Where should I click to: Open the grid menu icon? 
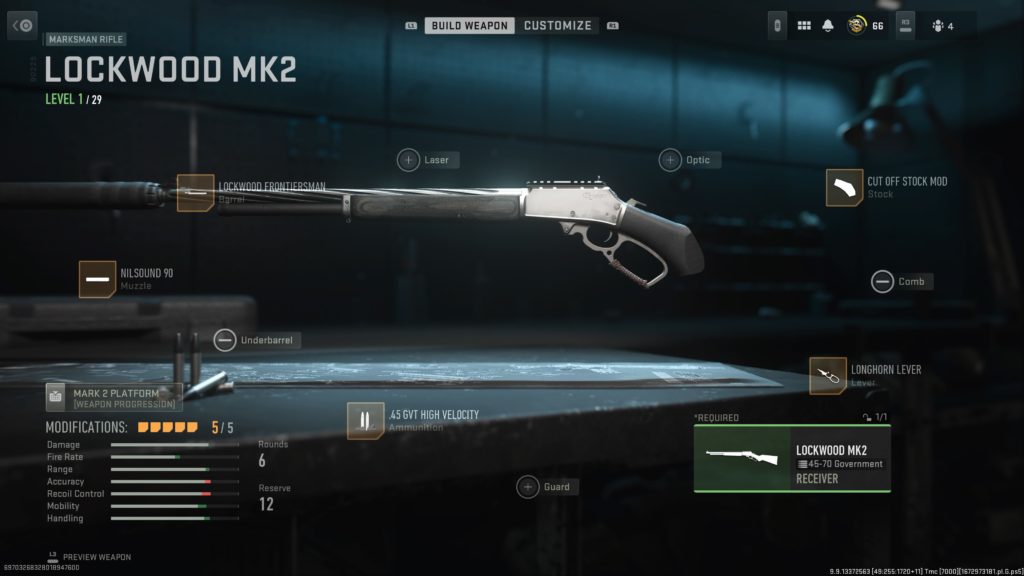pos(804,26)
